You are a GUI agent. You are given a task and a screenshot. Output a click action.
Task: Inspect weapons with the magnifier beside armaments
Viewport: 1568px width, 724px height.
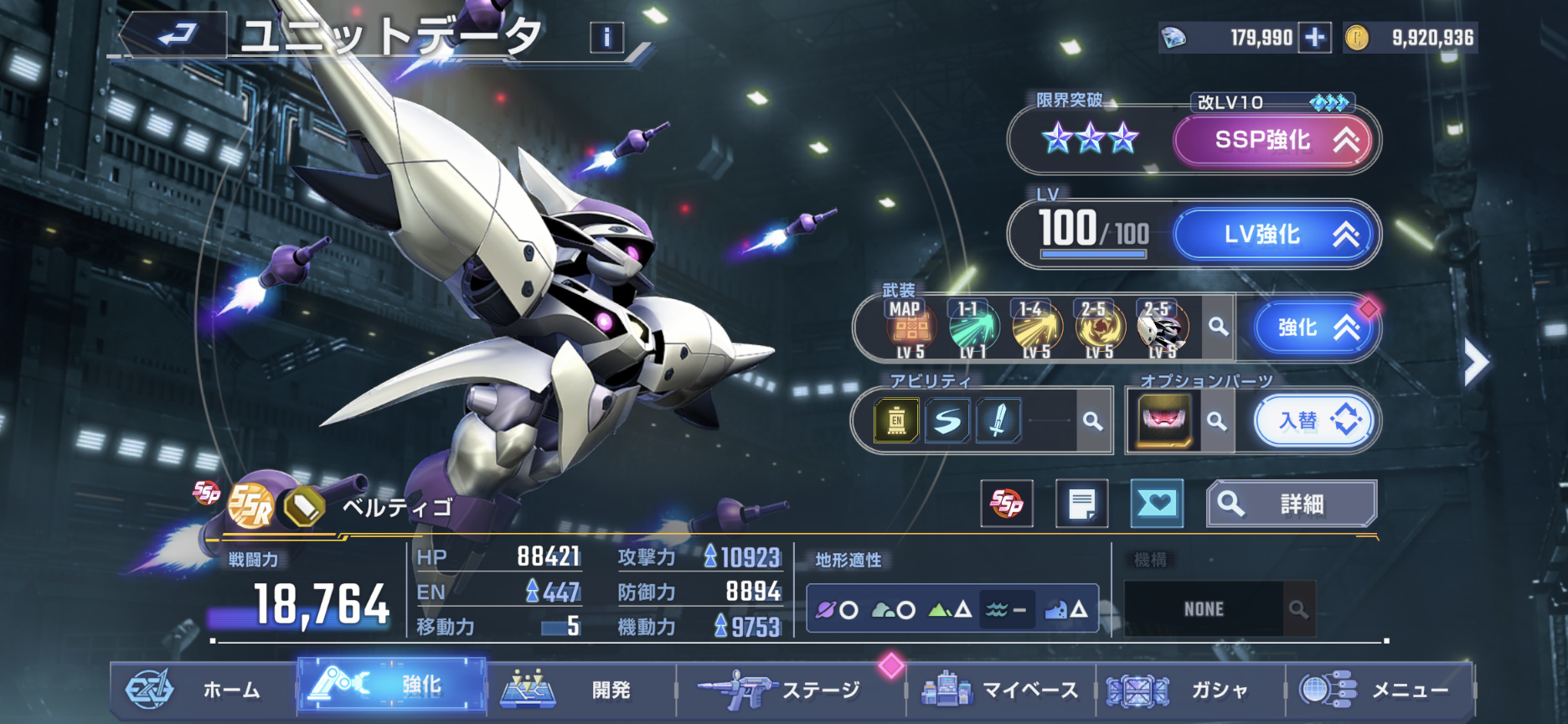tap(1218, 327)
